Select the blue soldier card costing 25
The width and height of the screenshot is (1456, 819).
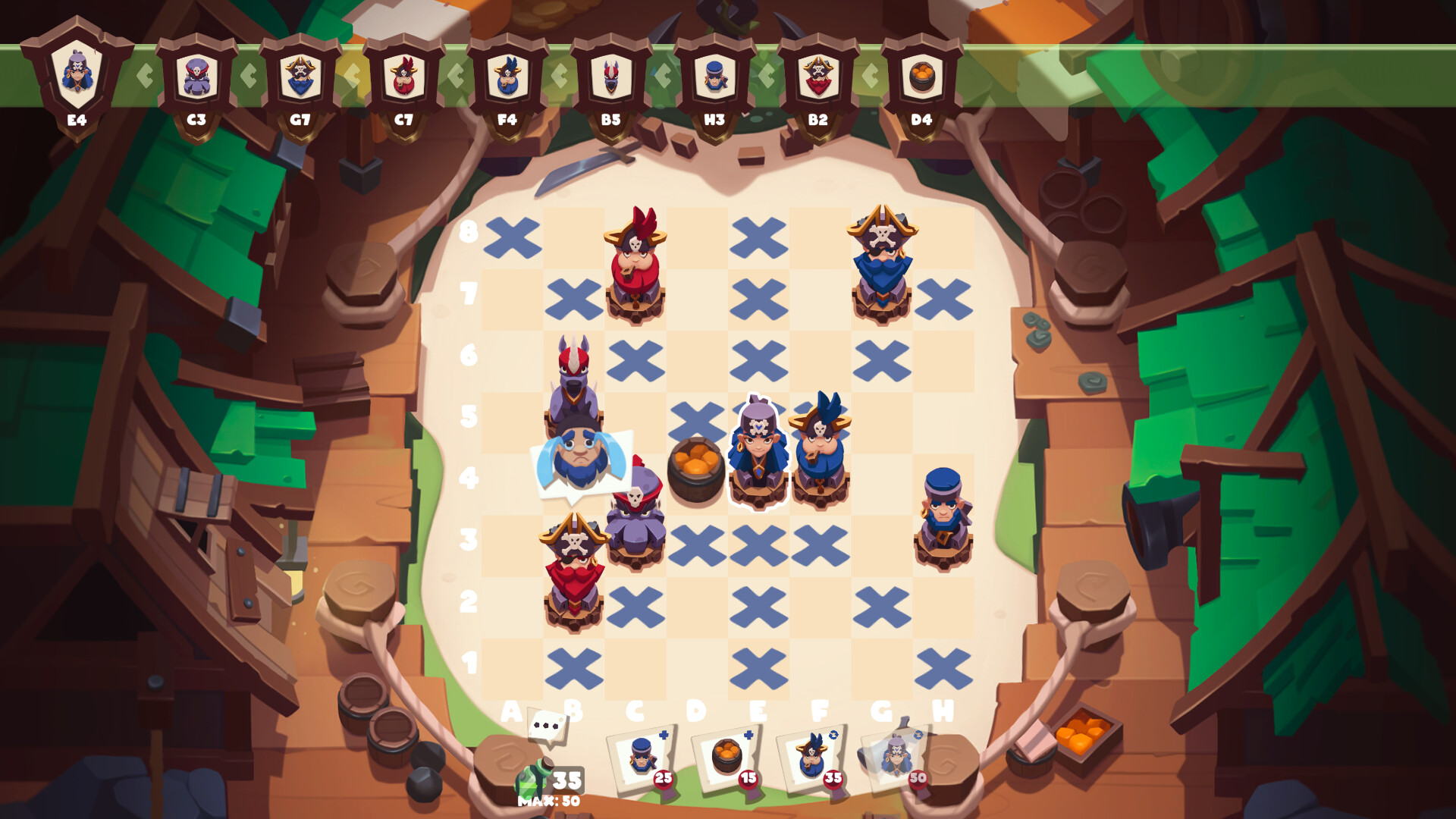click(641, 758)
